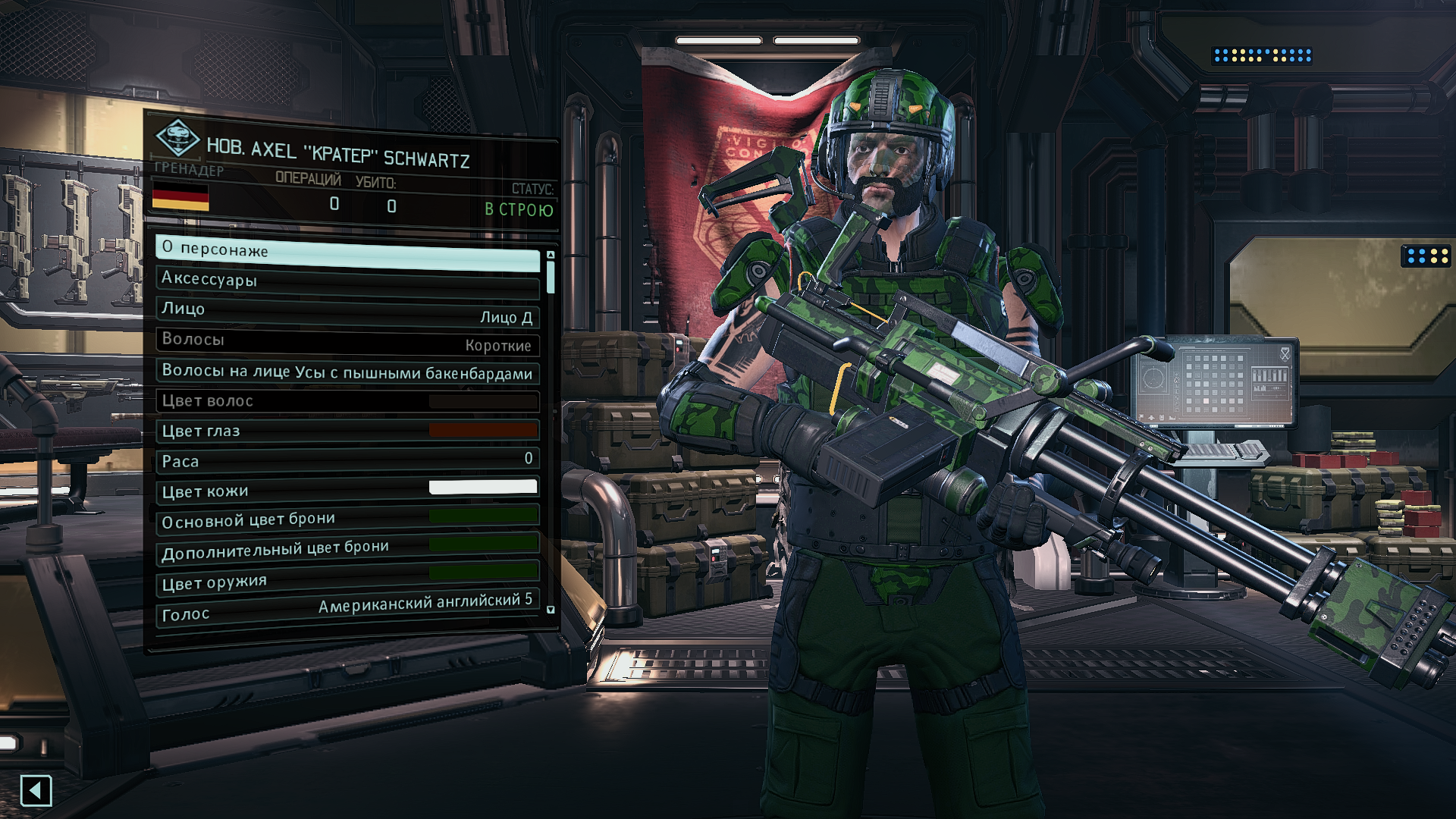Change the Цвет глаз swatch
This screenshot has height=819, width=1456.
pyautogui.click(x=347, y=431)
